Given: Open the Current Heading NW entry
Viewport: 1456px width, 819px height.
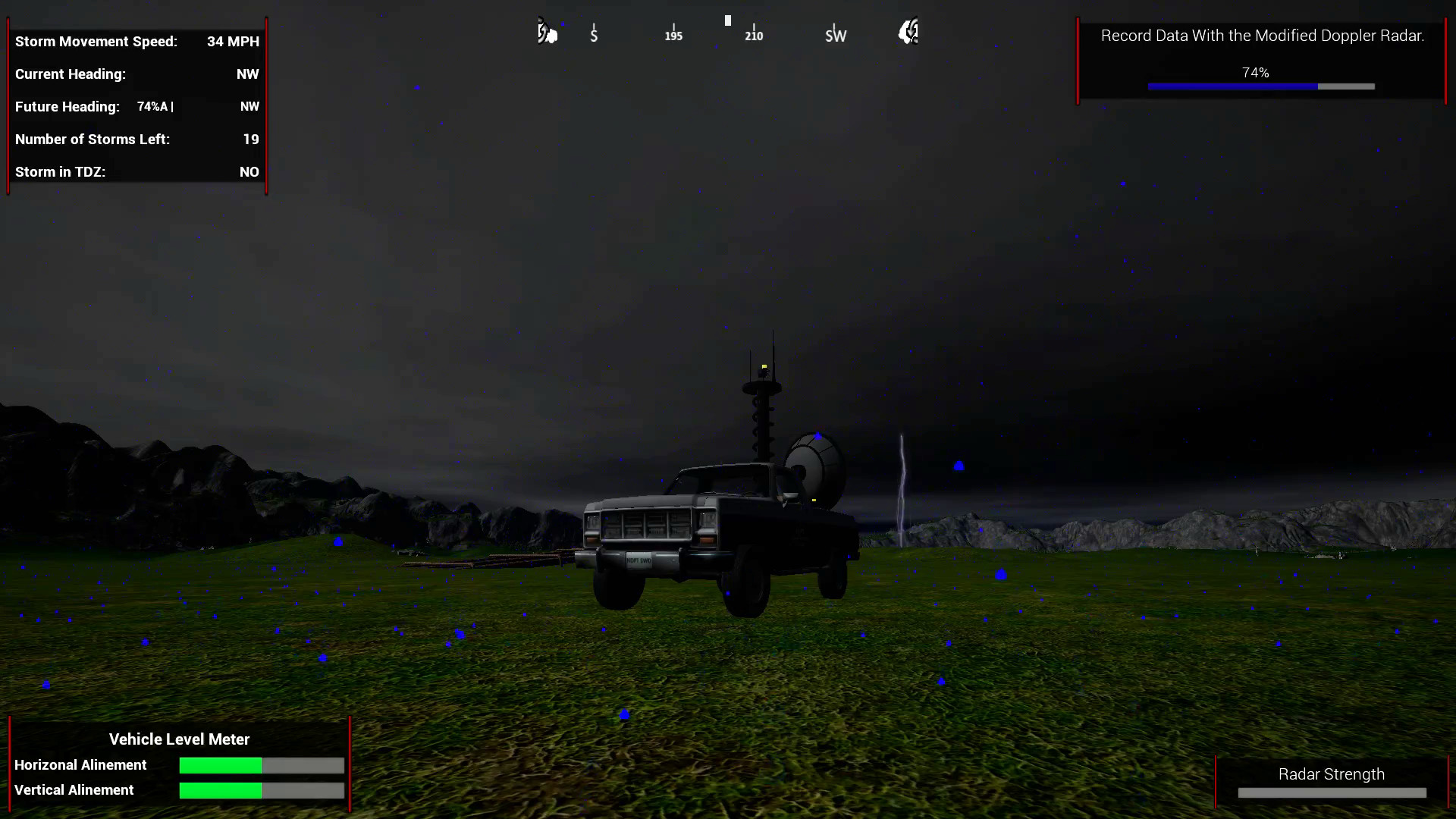Looking at the screenshot, I should click(136, 74).
